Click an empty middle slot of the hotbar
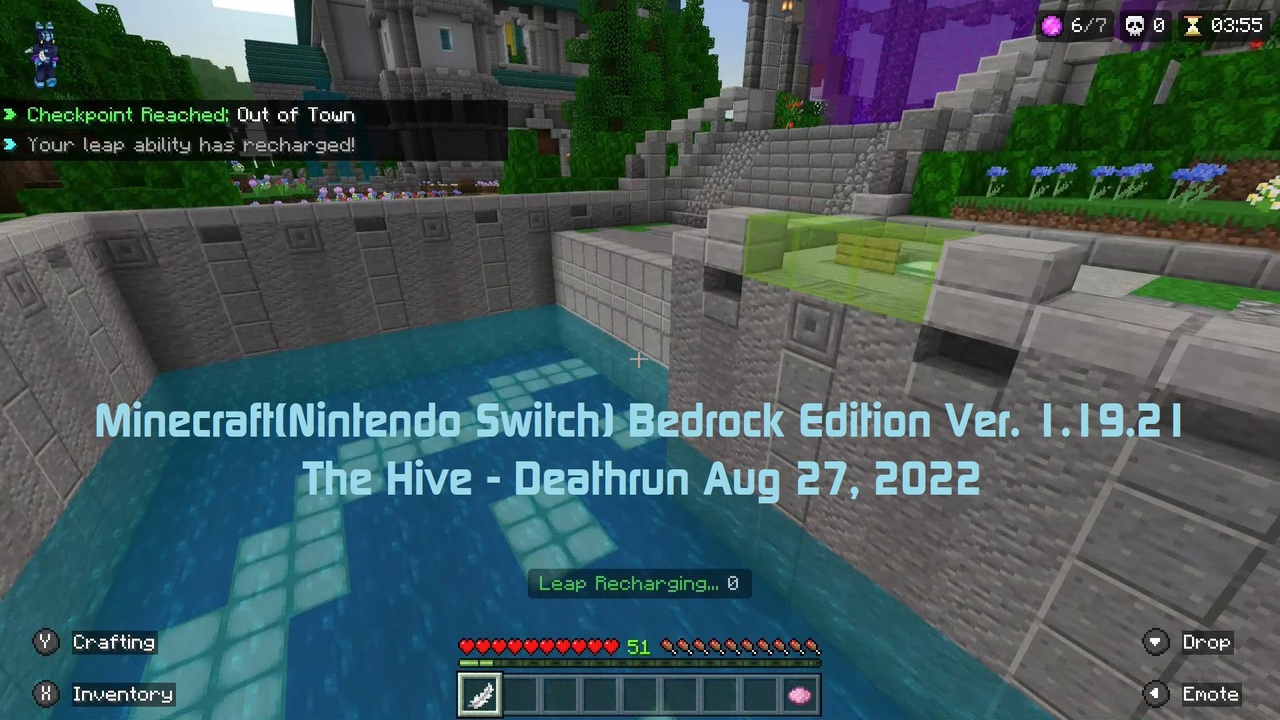Viewport: 1280px width, 720px height. (640, 694)
